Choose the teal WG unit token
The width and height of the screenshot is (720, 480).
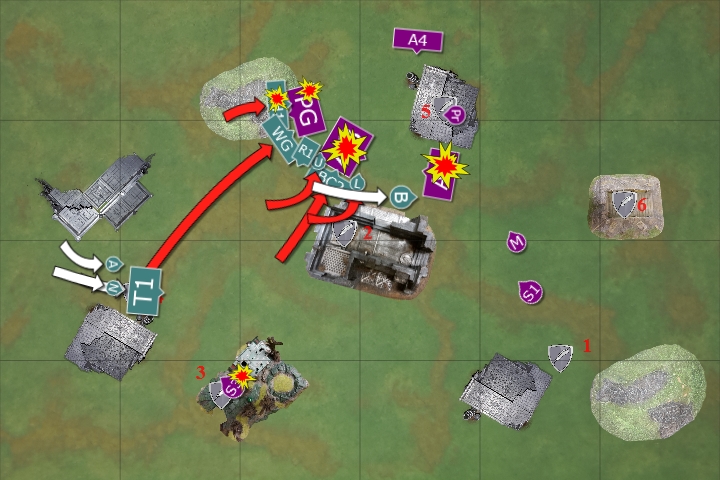[280, 140]
